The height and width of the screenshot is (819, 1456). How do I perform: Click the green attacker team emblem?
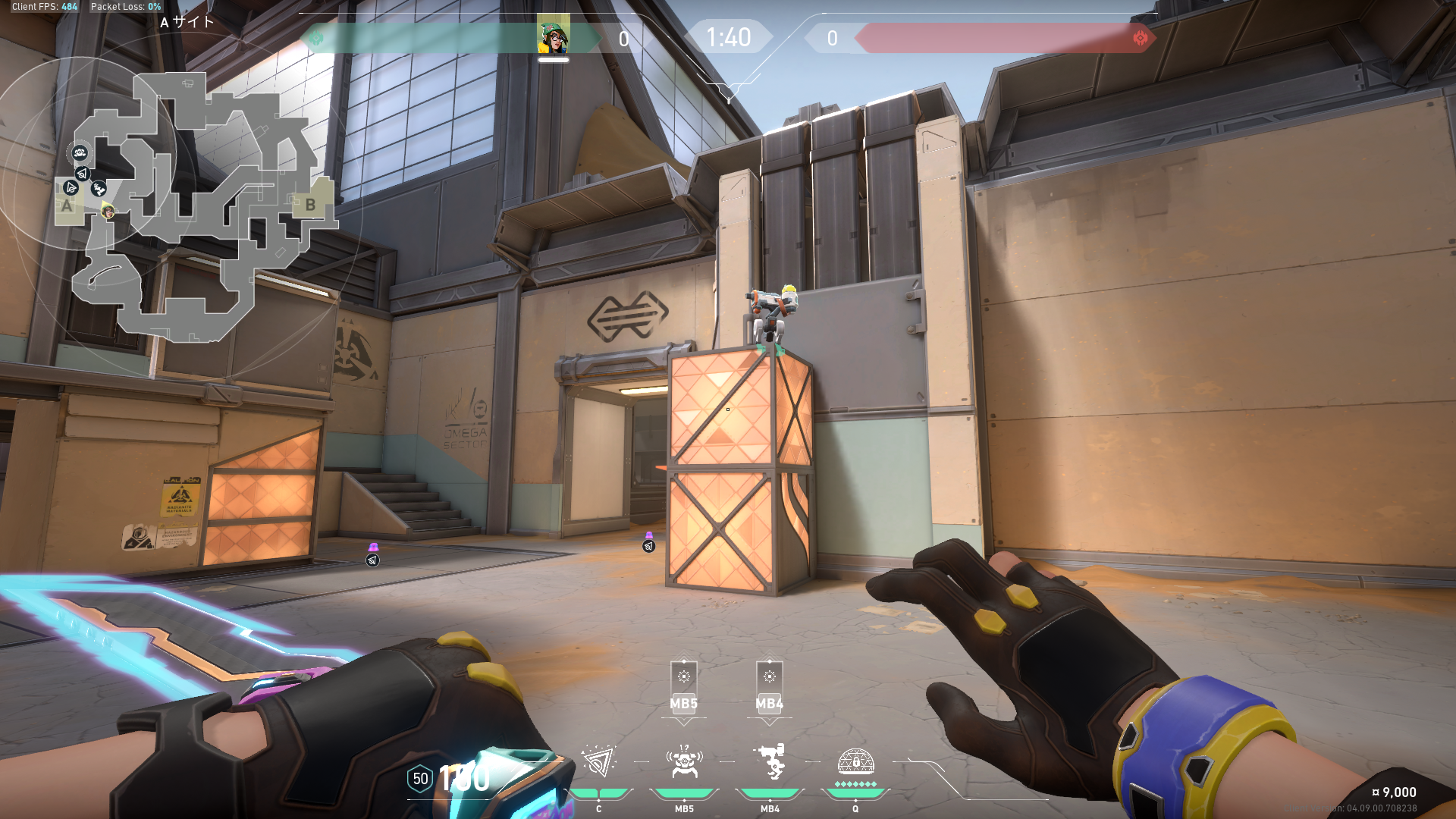(316, 38)
